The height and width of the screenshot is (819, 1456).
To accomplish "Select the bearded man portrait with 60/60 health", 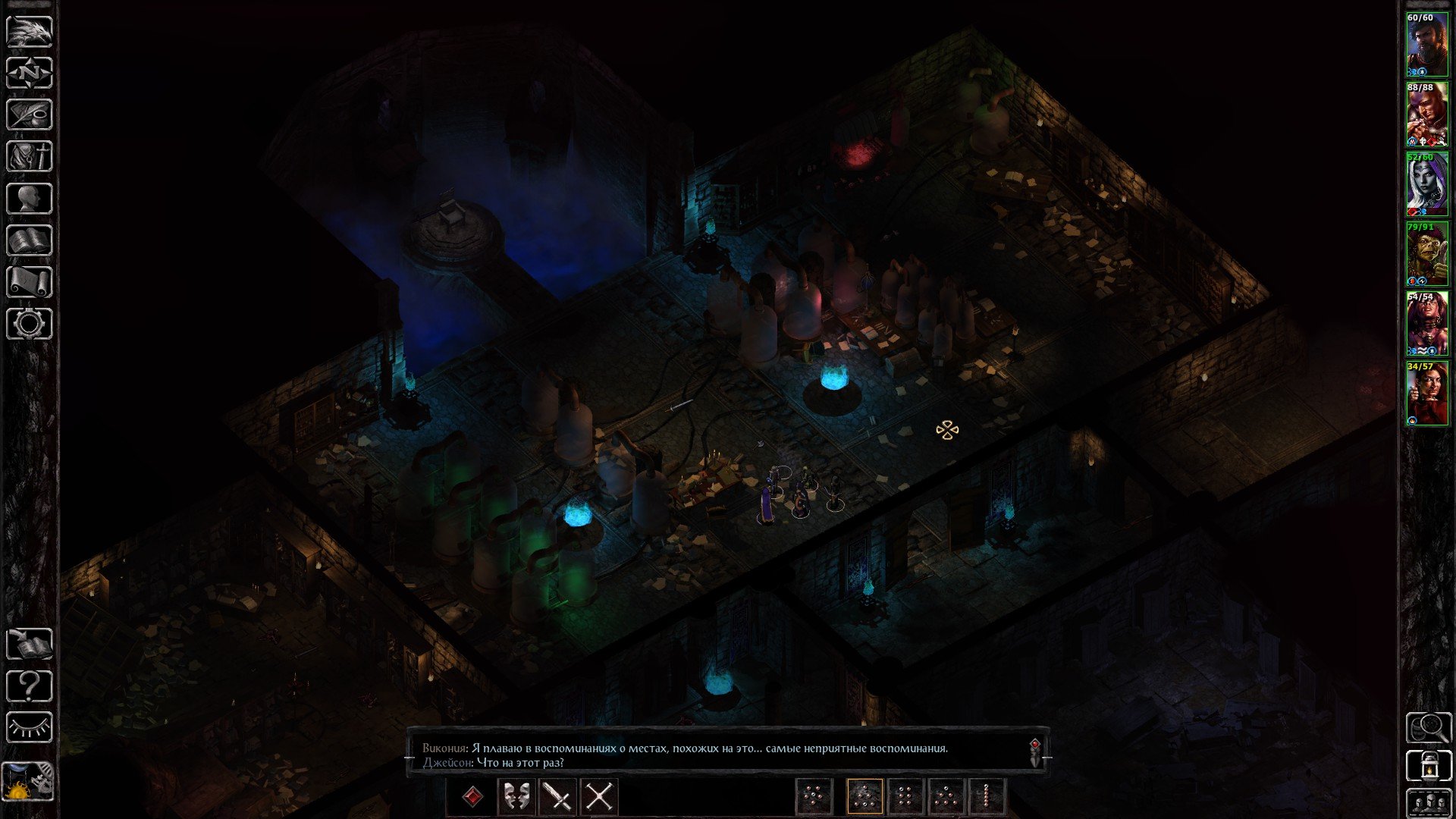I will click(1426, 45).
